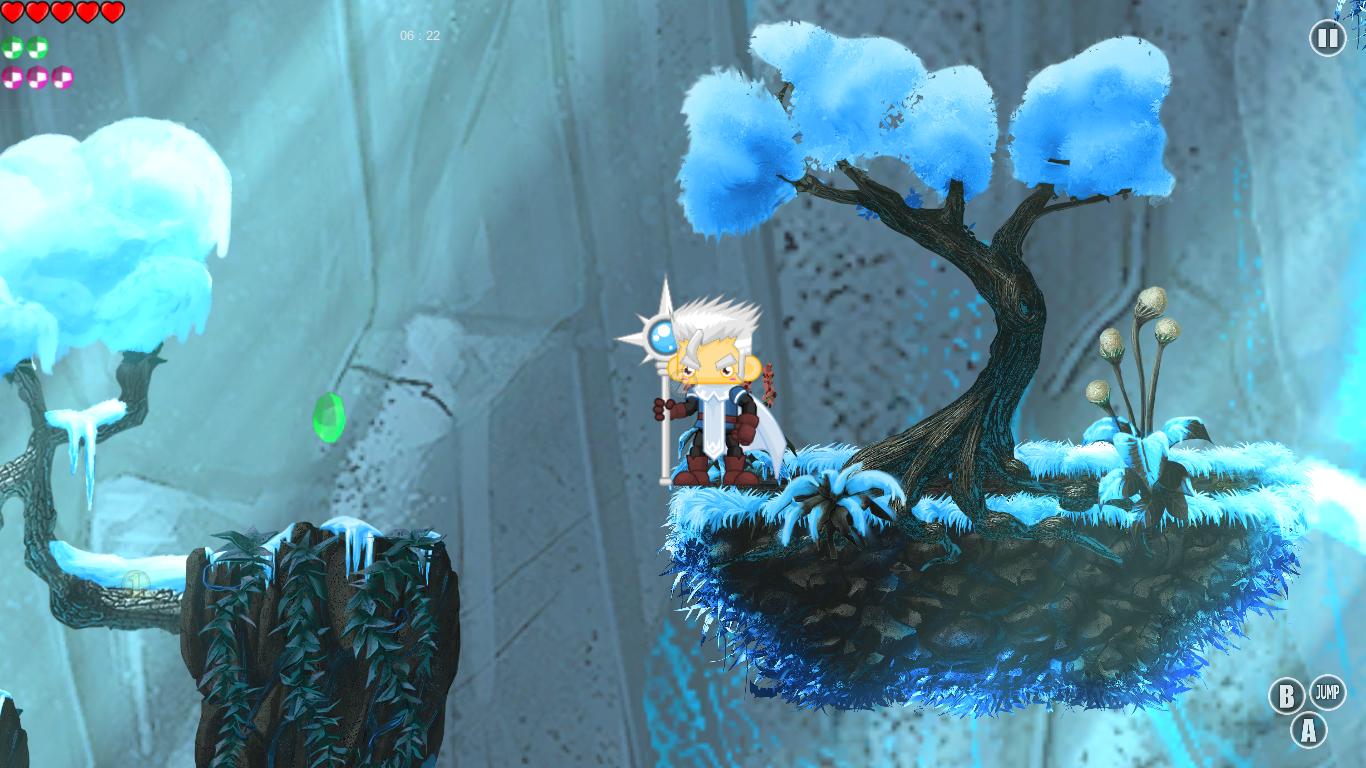Click the middle red heart icon
This screenshot has height=768, width=1366.
point(62,10)
